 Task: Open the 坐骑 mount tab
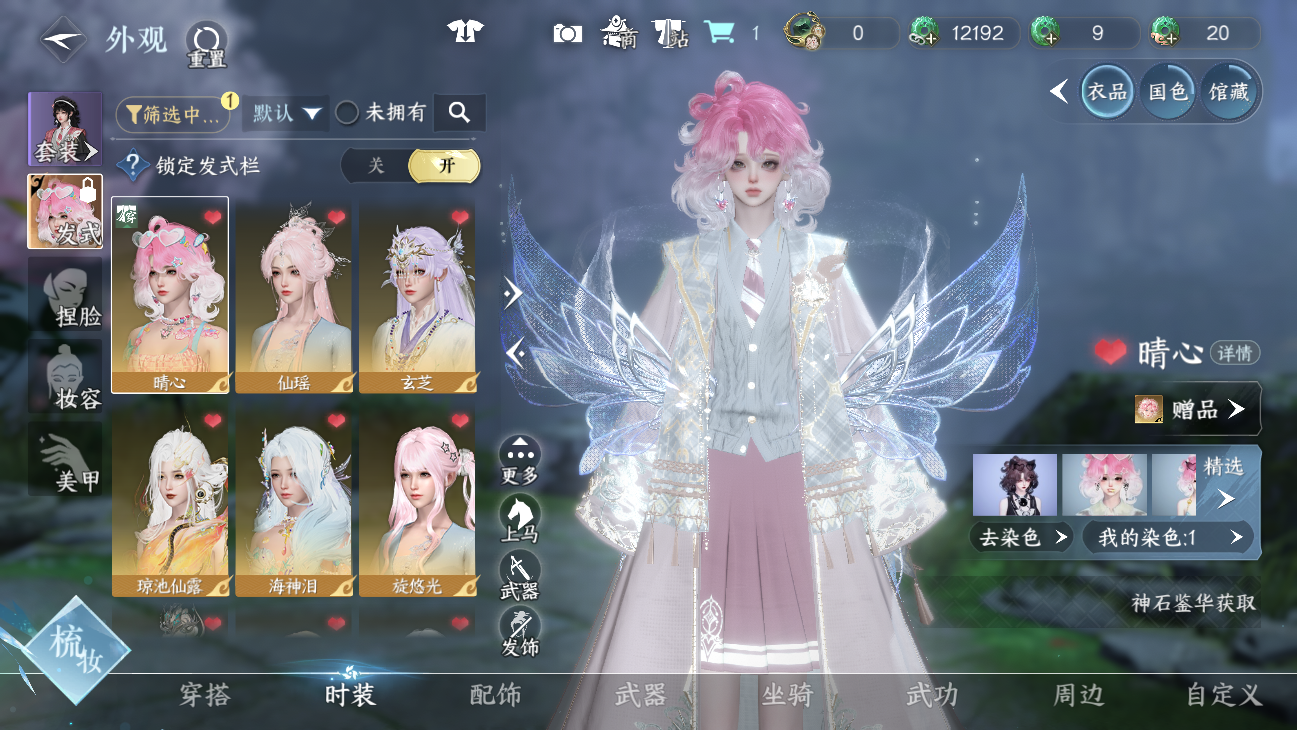point(787,695)
